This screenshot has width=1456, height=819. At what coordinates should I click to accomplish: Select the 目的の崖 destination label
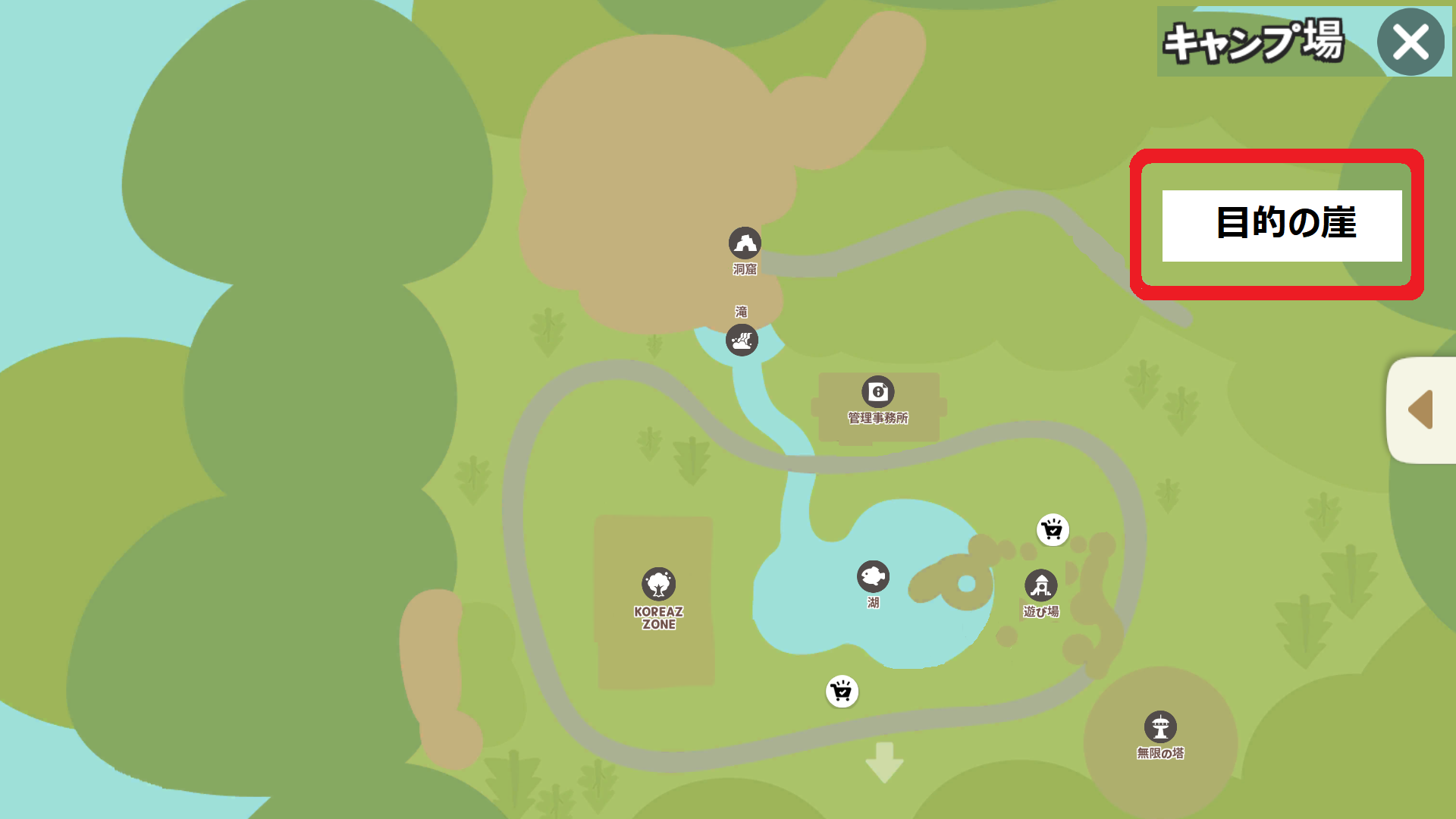coord(1282,225)
